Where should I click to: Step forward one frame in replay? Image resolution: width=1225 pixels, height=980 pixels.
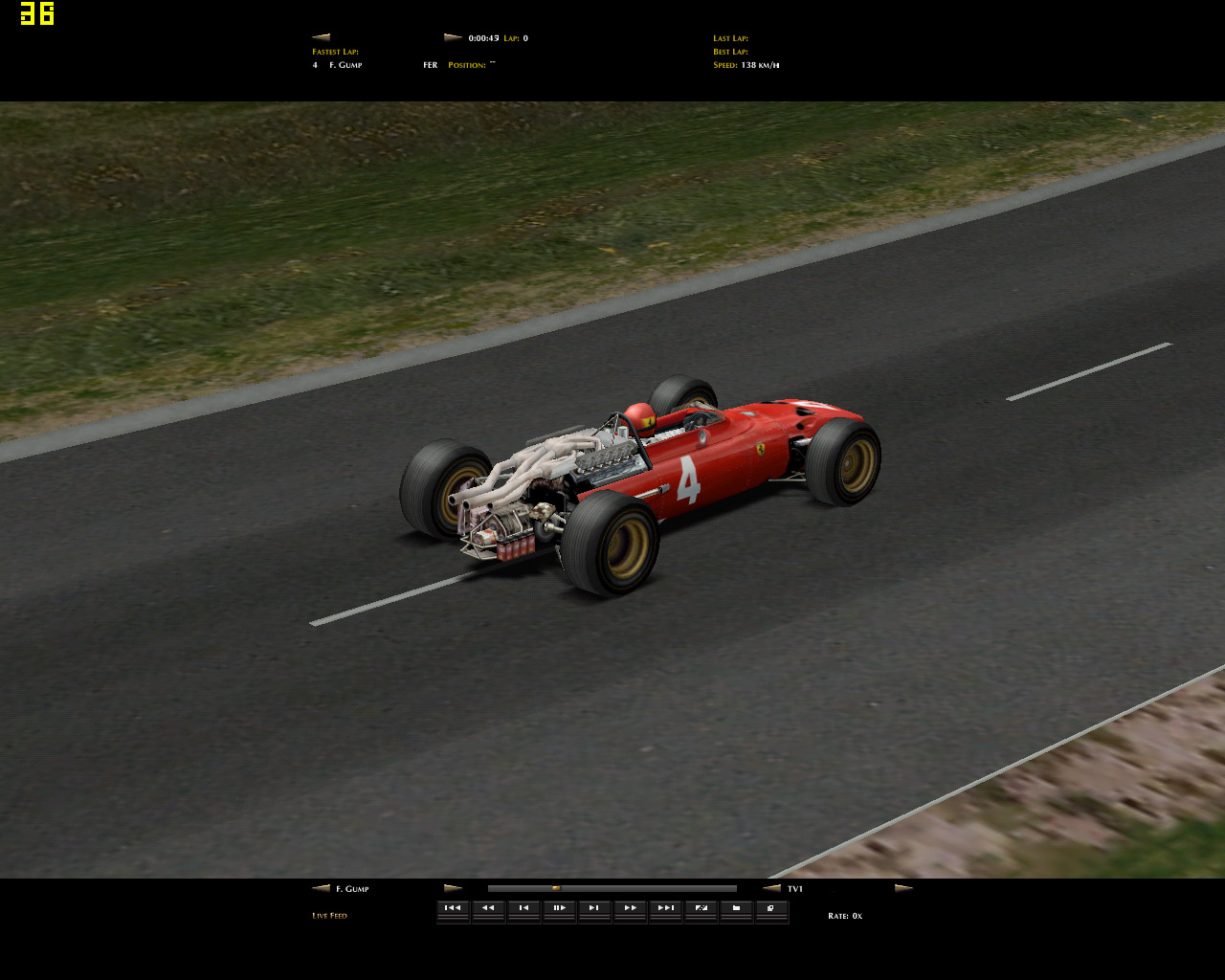pyautogui.click(x=594, y=908)
